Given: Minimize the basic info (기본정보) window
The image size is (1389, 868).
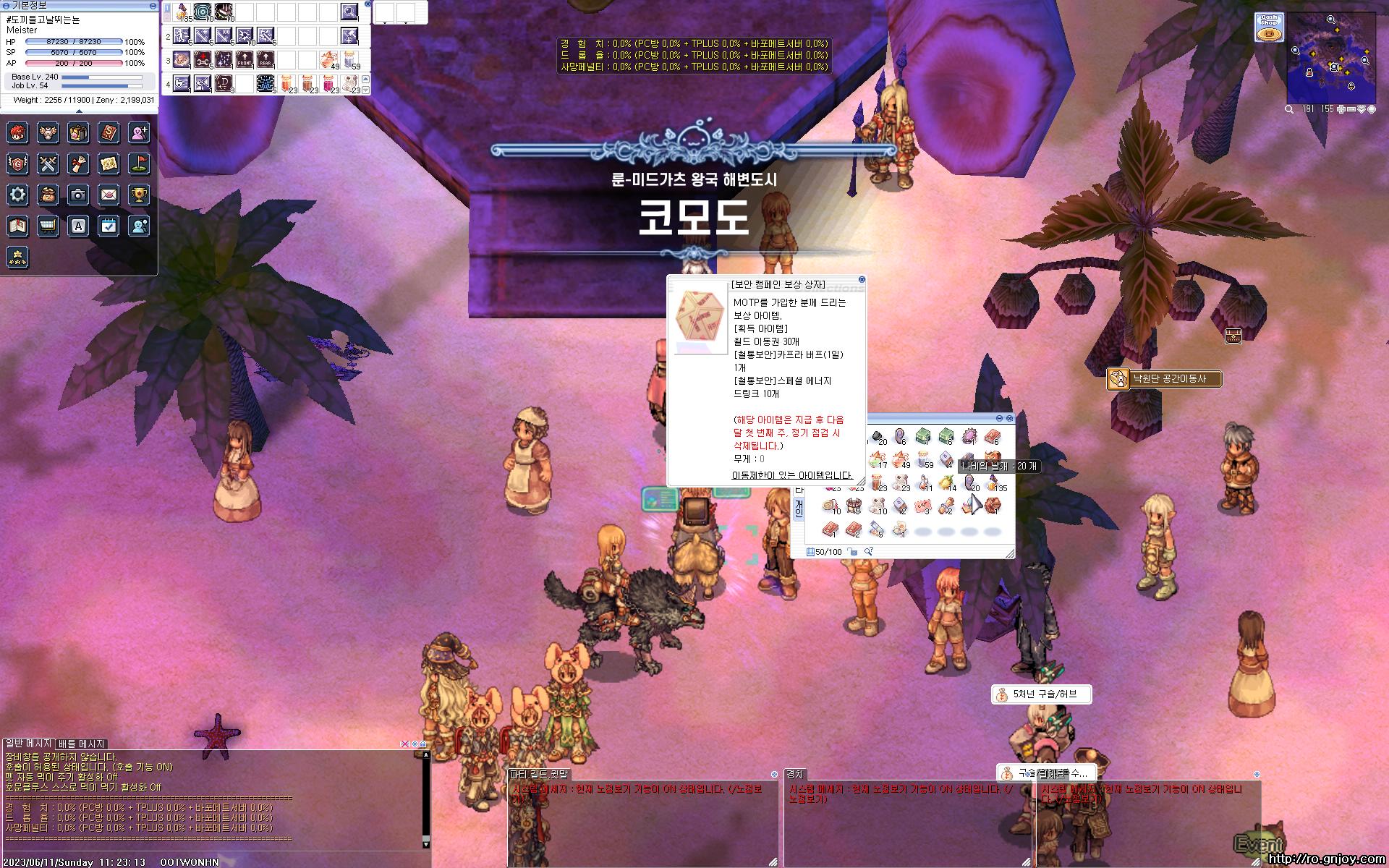Looking at the screenshot, I should [153, 5].
